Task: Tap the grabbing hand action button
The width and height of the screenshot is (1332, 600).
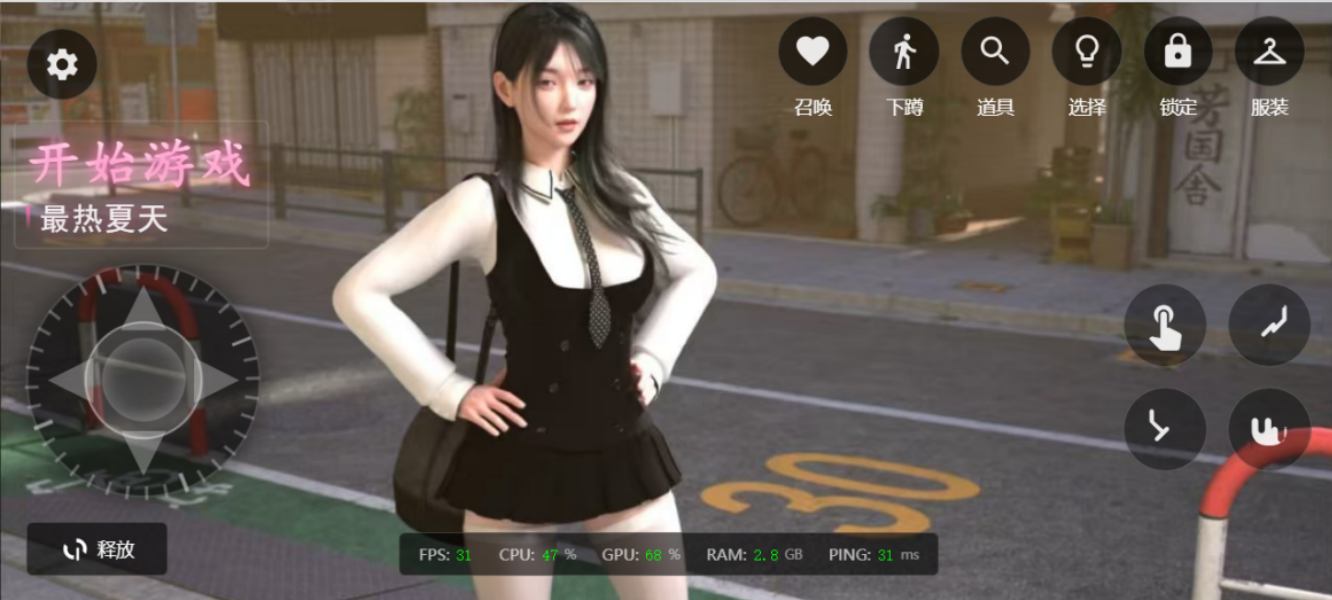Action: click(1269, 429)
